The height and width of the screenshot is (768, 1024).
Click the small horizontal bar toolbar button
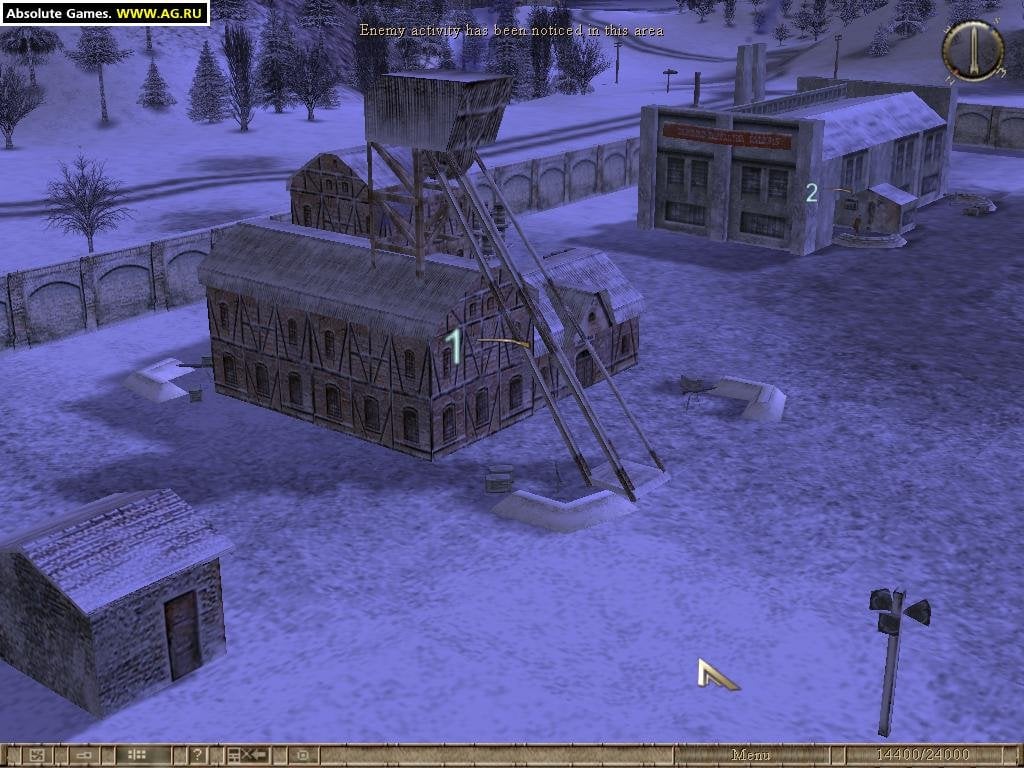[84, 755]
